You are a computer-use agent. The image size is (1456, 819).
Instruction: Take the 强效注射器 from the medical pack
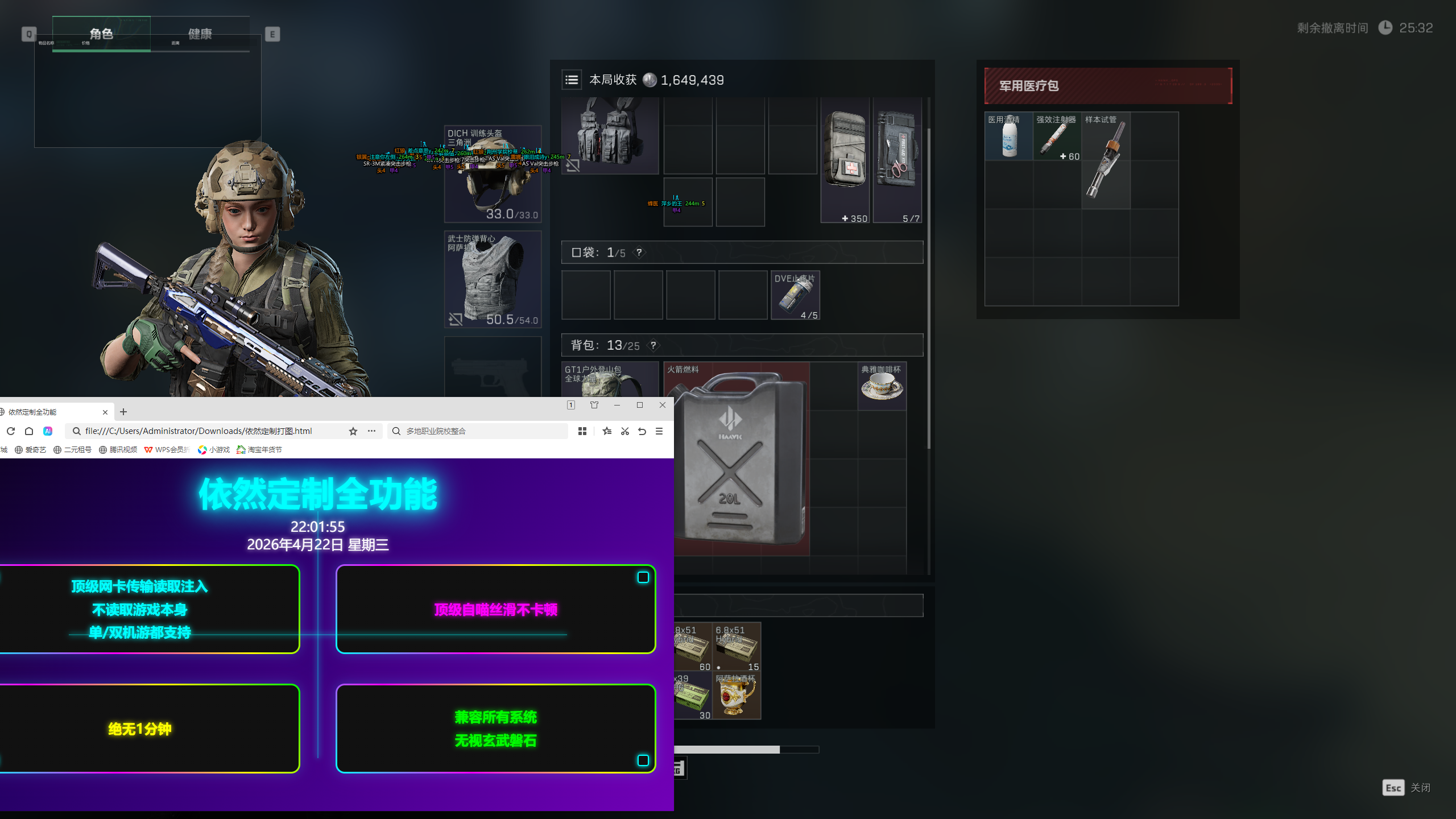(1057, 137)
